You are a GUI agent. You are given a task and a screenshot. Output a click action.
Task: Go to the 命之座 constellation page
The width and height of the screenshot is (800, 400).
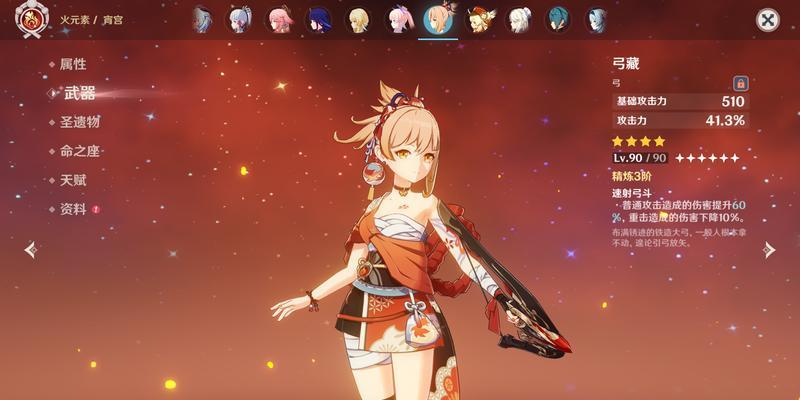[x=79, y=151]
